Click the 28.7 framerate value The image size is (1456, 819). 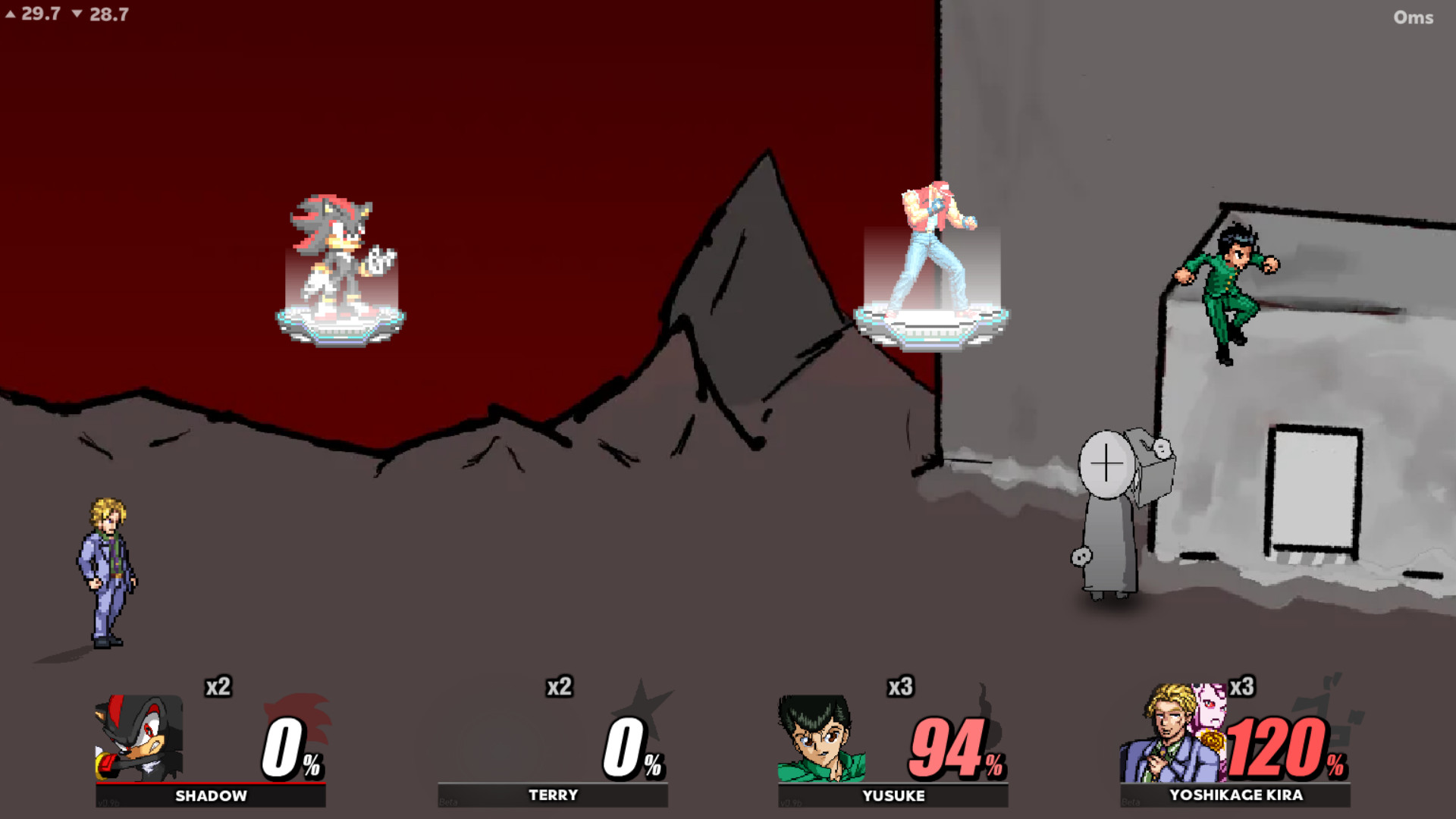pos(108,13)
